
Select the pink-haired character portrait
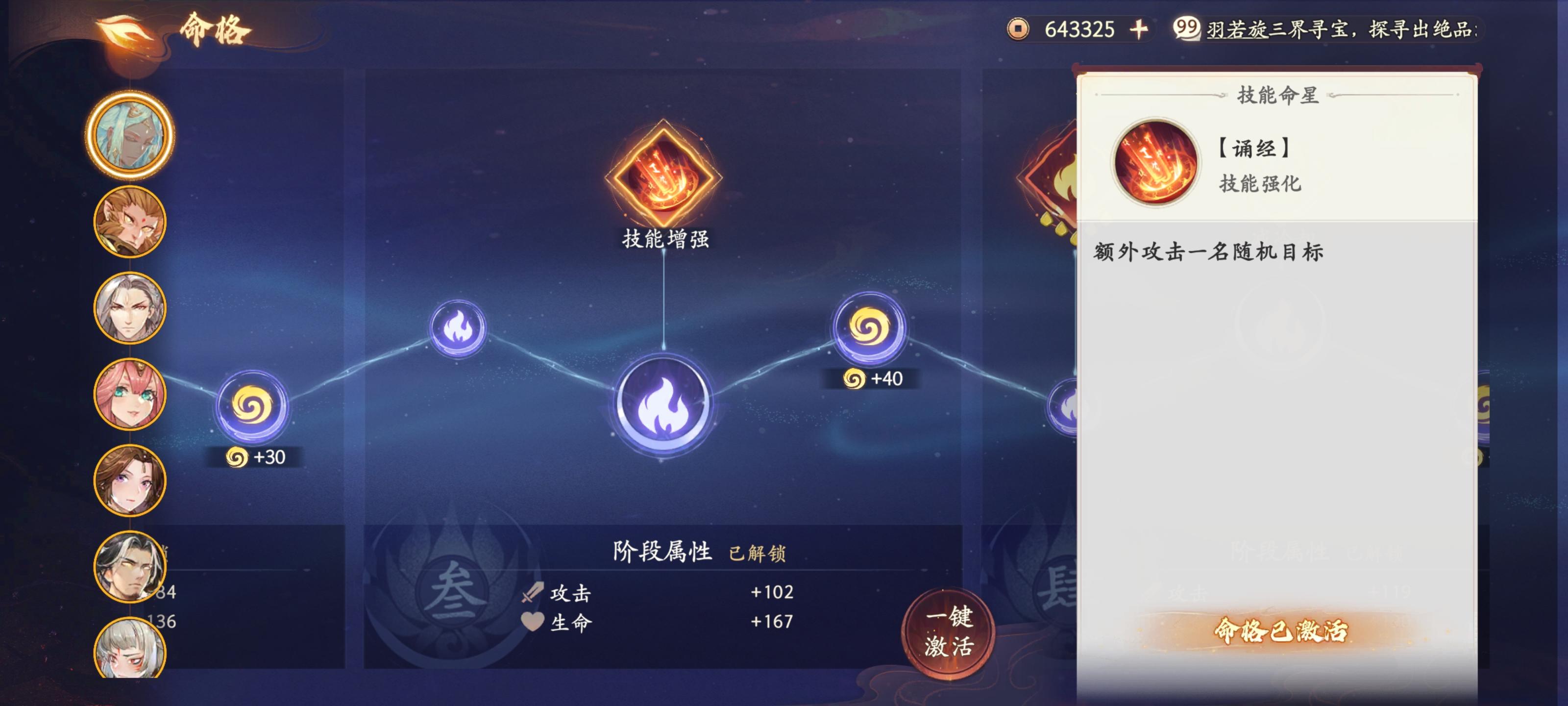(x=130, y=393)
